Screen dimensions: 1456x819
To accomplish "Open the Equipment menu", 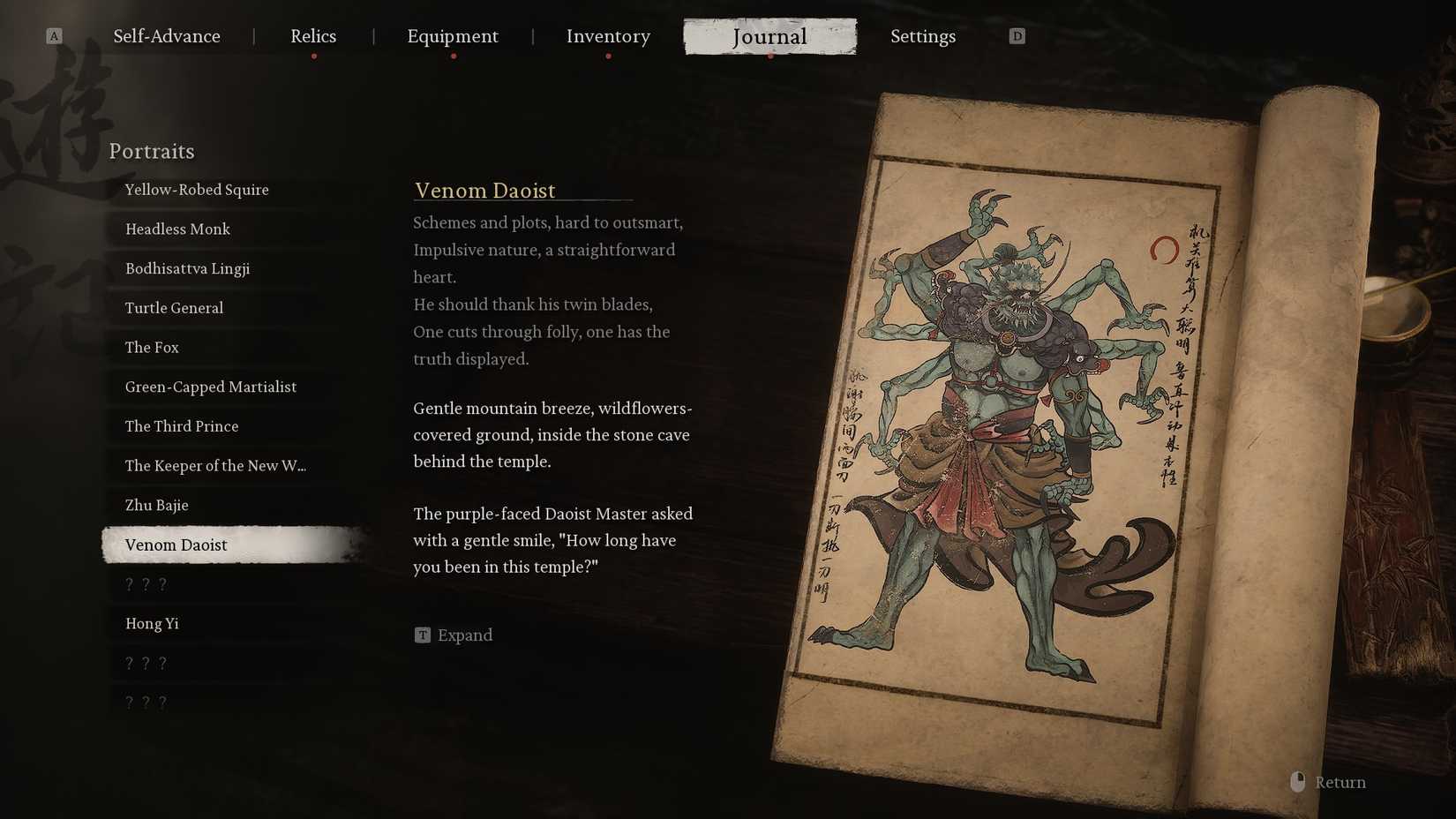I will 453,36.
